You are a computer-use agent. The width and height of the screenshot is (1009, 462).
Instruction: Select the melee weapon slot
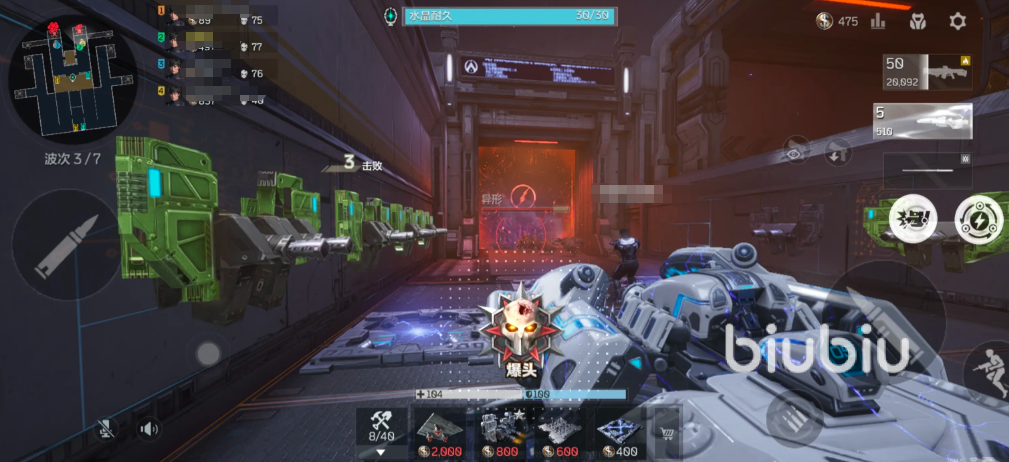tap(927, 170)
